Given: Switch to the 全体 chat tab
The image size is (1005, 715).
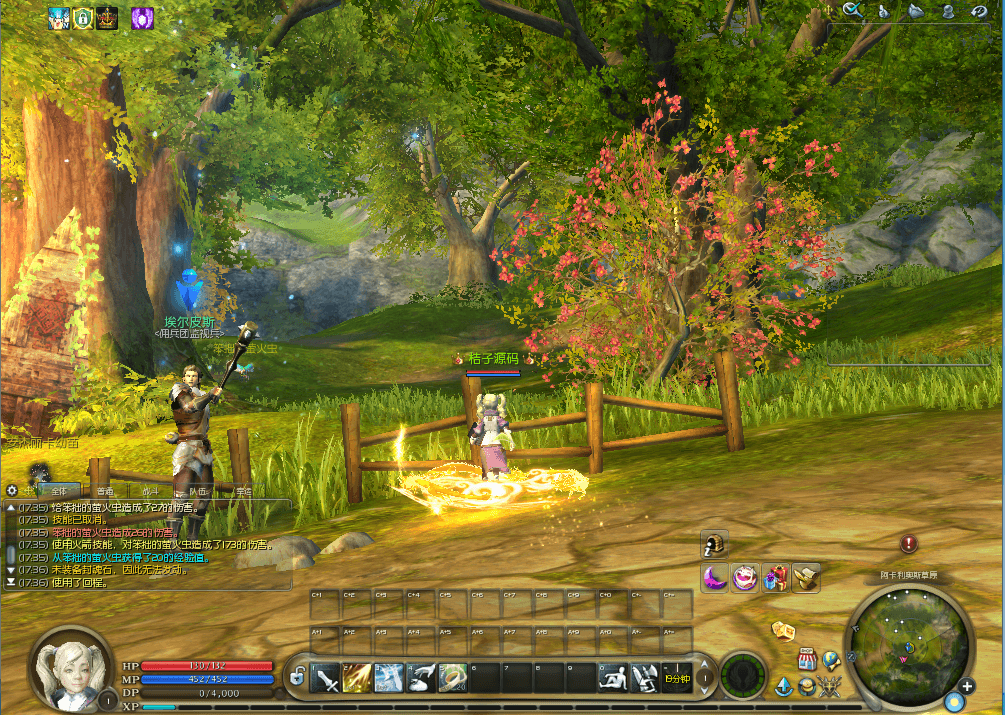Looking at the screenshot, I should pyautogui.click(x=57, y=491).
